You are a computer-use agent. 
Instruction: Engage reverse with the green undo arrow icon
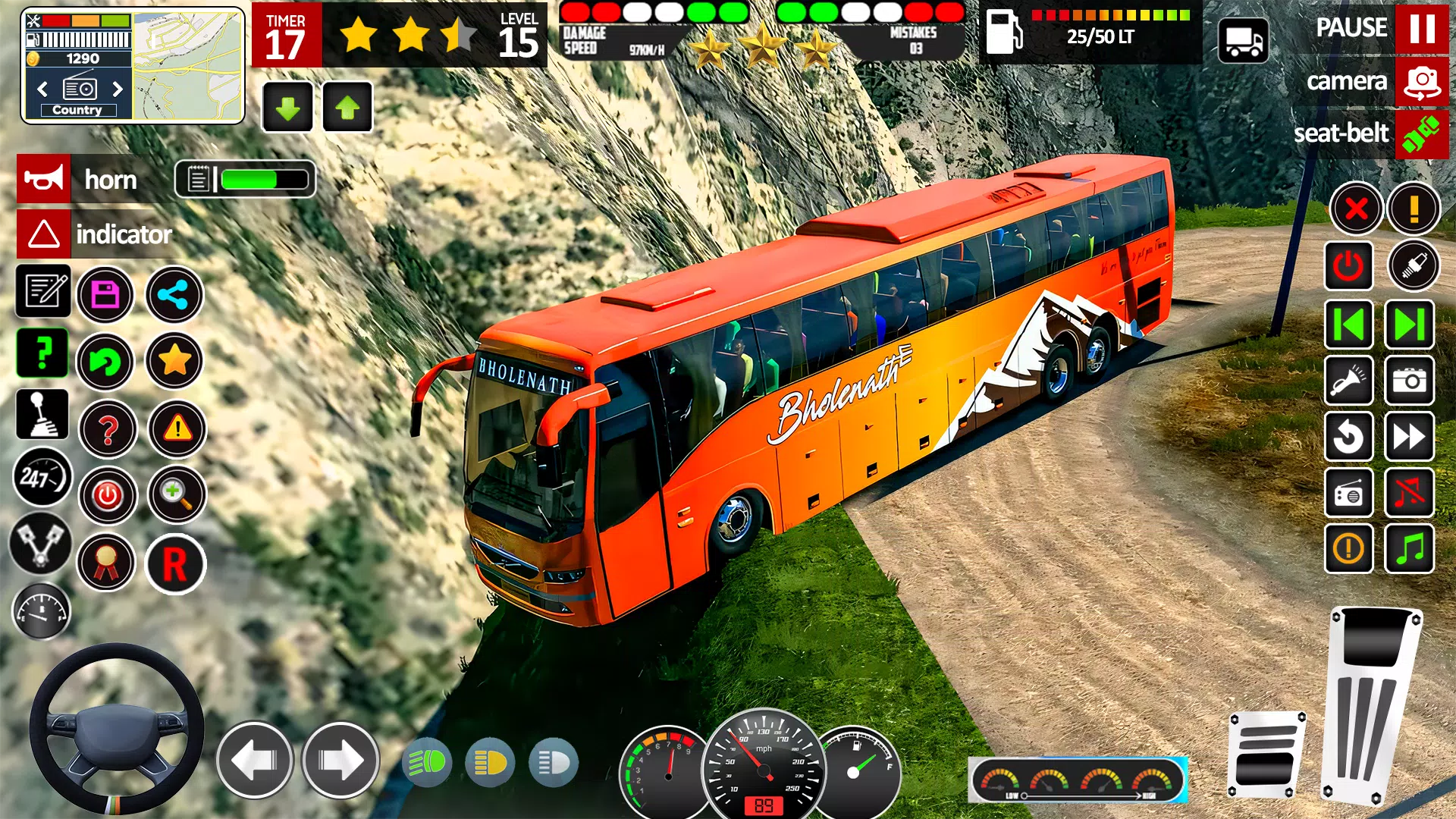click(x=106, y=362)
